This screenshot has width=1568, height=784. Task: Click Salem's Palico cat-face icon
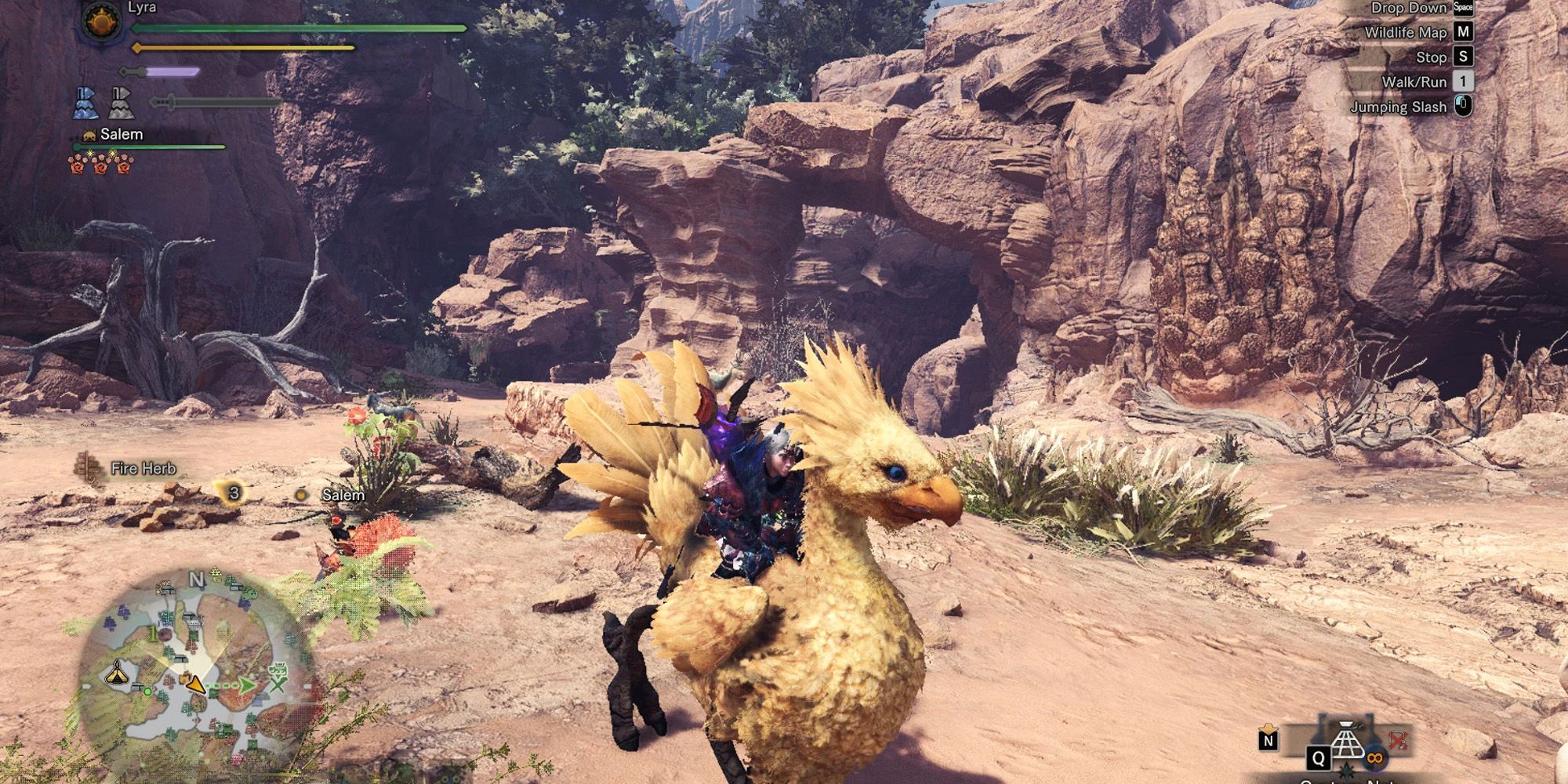[x=89, y=136]
